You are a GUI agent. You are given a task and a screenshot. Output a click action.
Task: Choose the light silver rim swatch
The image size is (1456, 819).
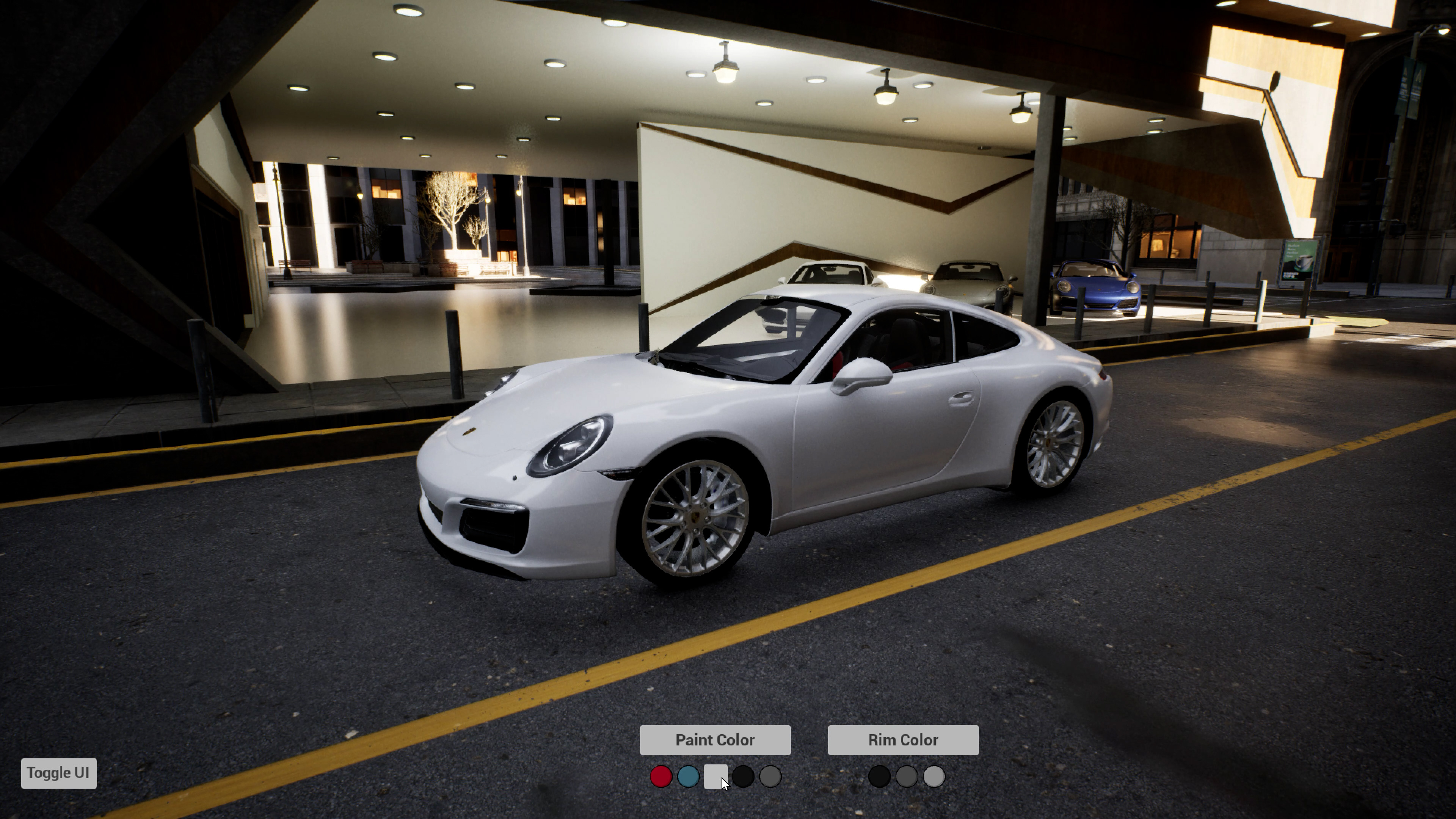(x=934, y=777)
